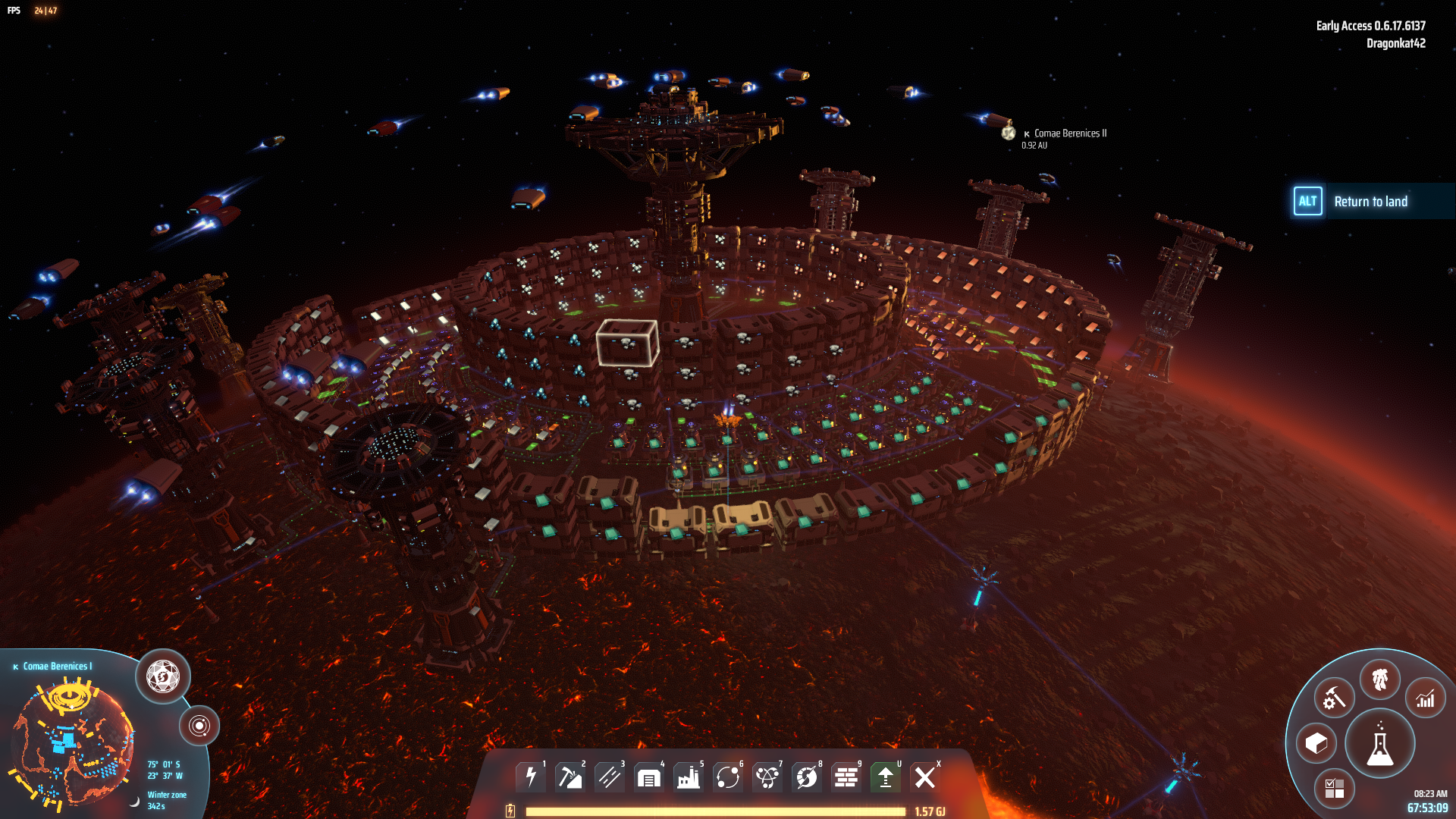Image resolution: width=1456 pixels, height=819 pixels.
Task: Open the Dyson sphere editor button
Action: 163,676
